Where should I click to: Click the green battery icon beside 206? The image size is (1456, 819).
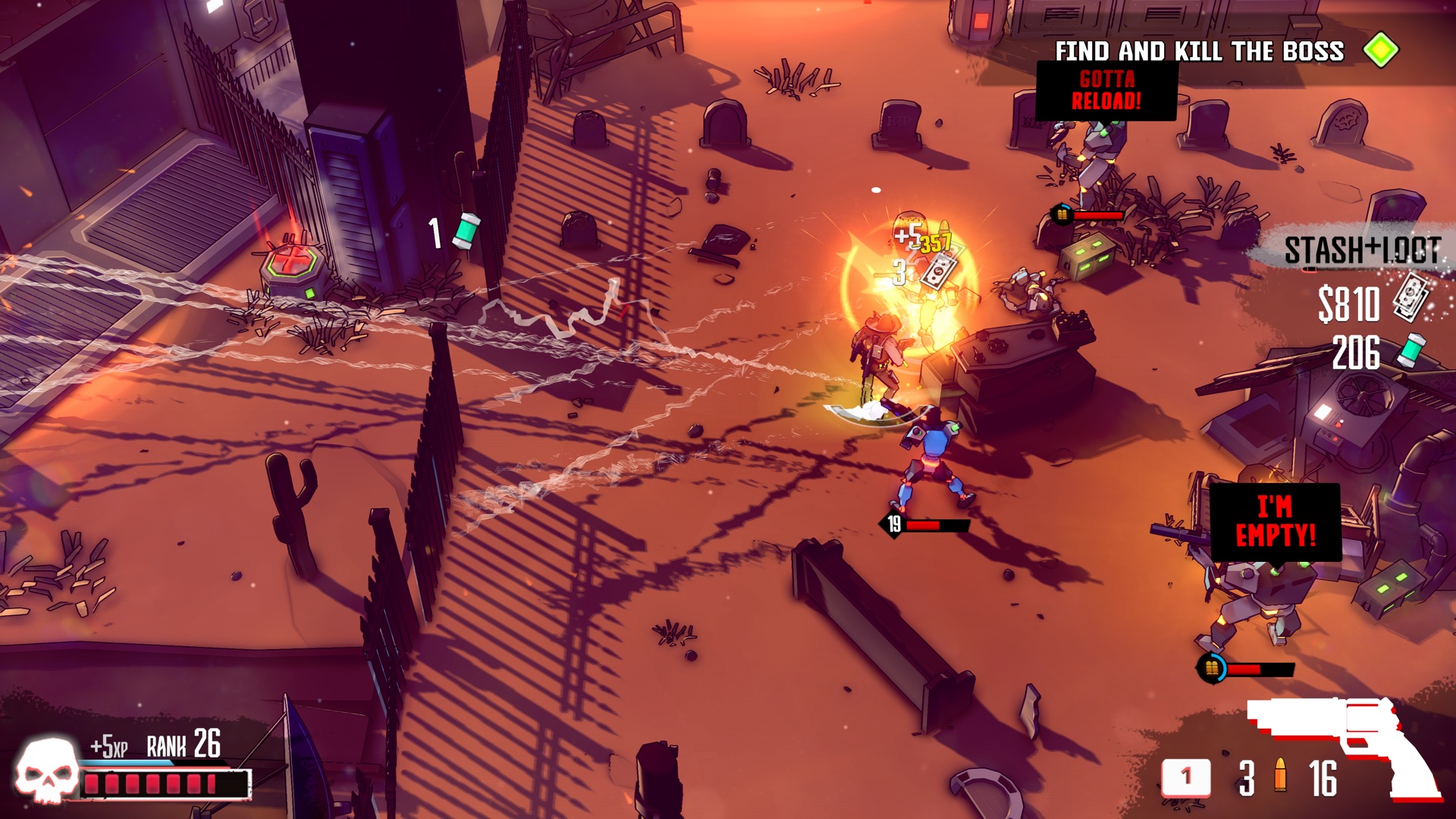[x=1412, y=350]
